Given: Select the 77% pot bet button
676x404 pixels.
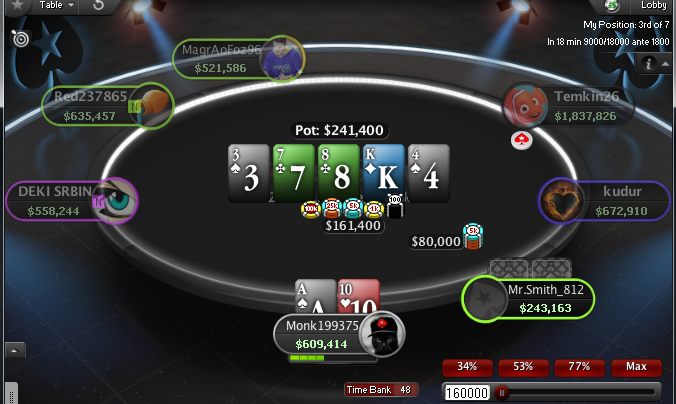Looking at the screenshot, I should click(579, 367).
